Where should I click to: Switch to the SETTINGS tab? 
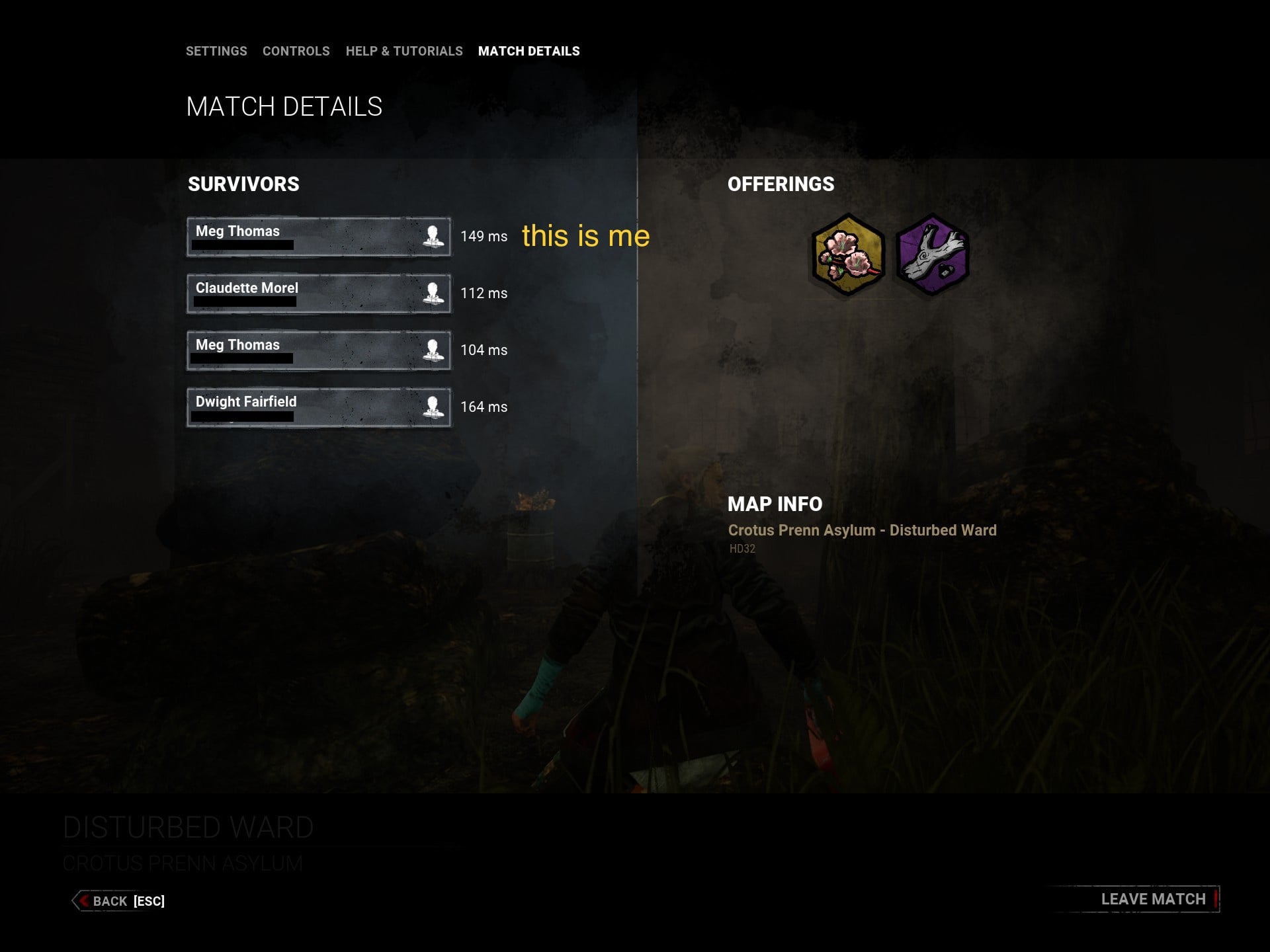point(217,51)
